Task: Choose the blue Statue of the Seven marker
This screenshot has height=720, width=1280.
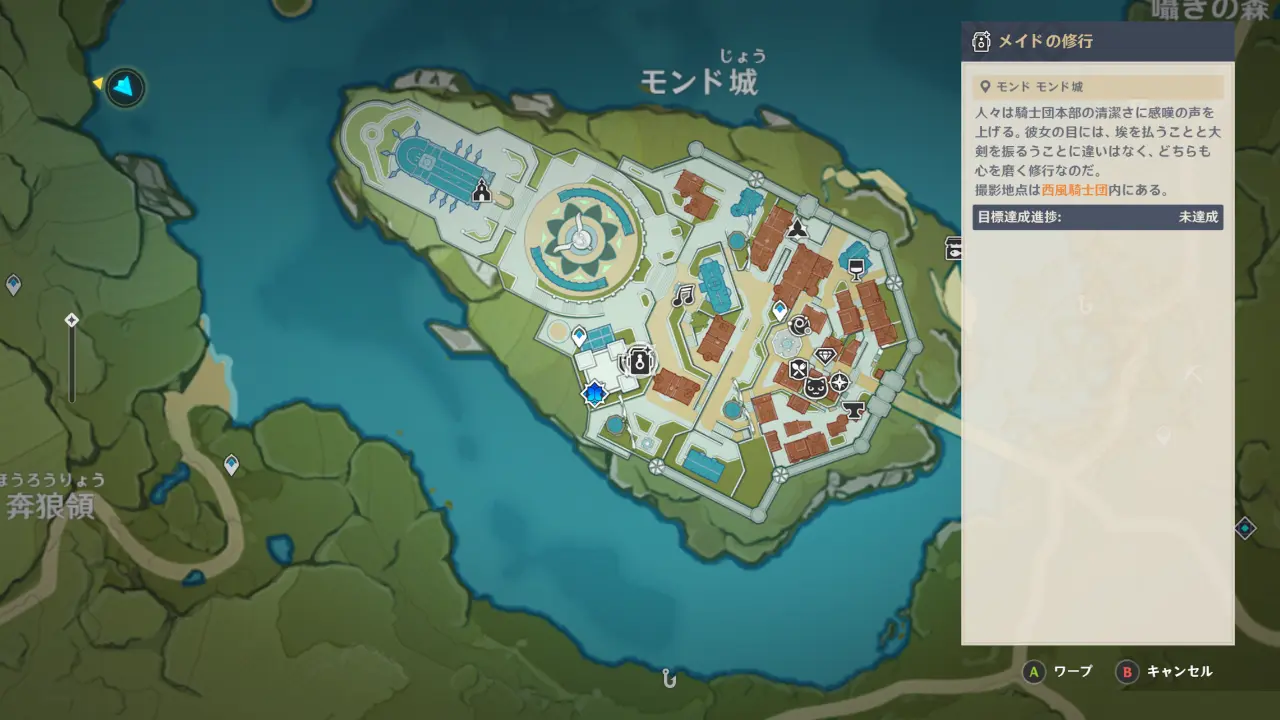Action: point(595,394)
